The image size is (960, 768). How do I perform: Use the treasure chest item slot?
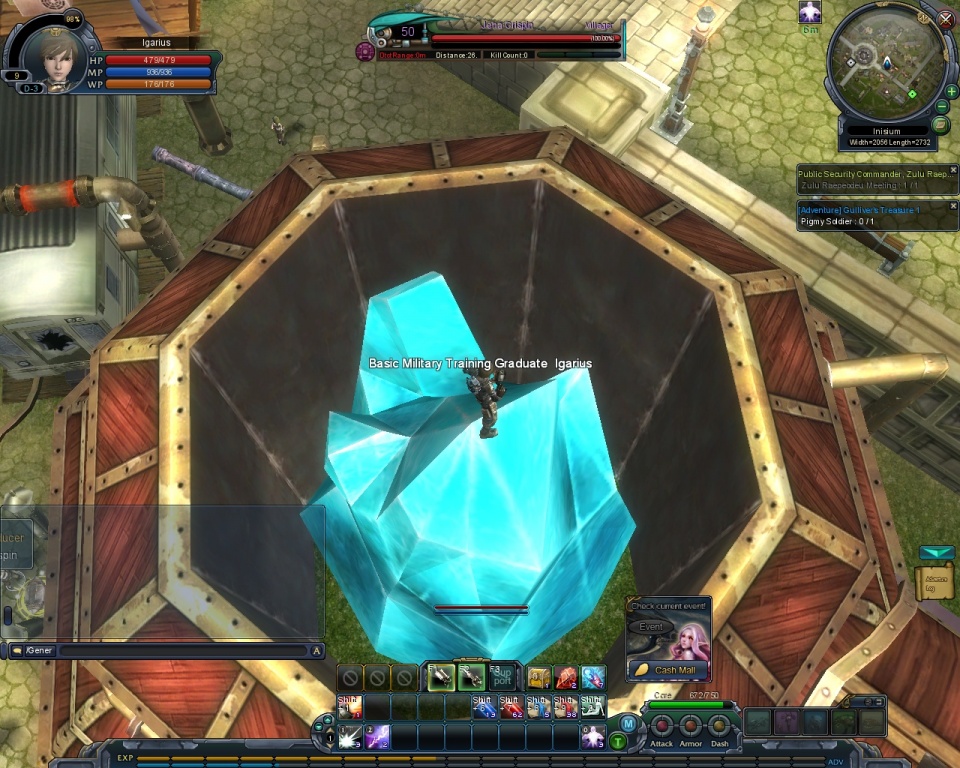point(539,677)
